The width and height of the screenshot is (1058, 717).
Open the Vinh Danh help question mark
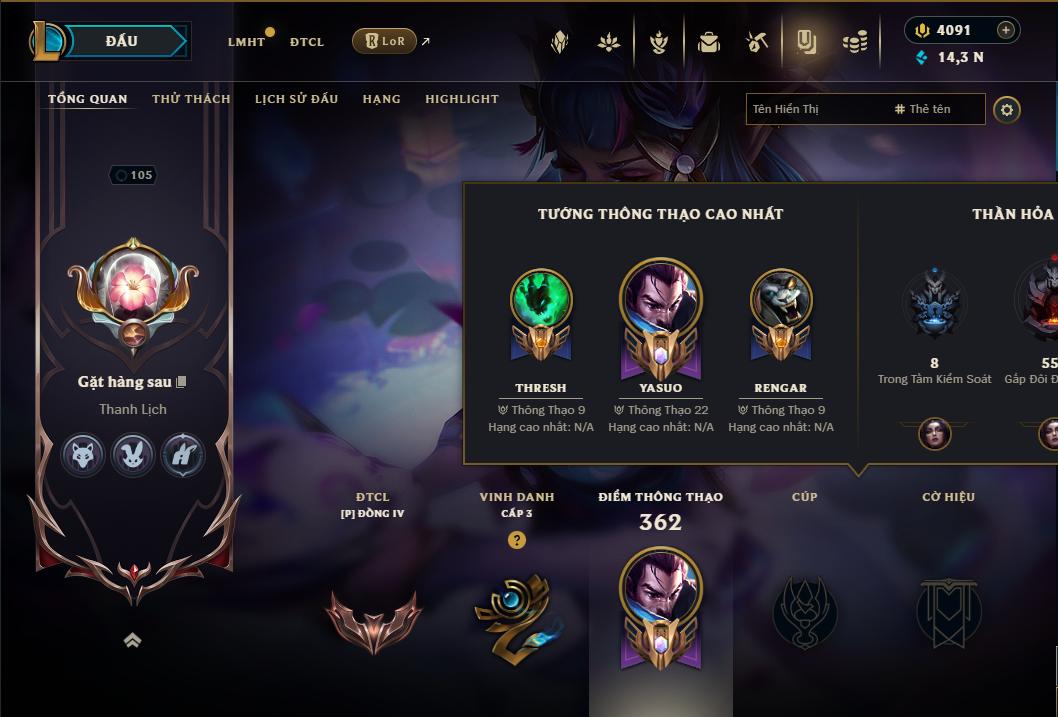click(516, 540)
